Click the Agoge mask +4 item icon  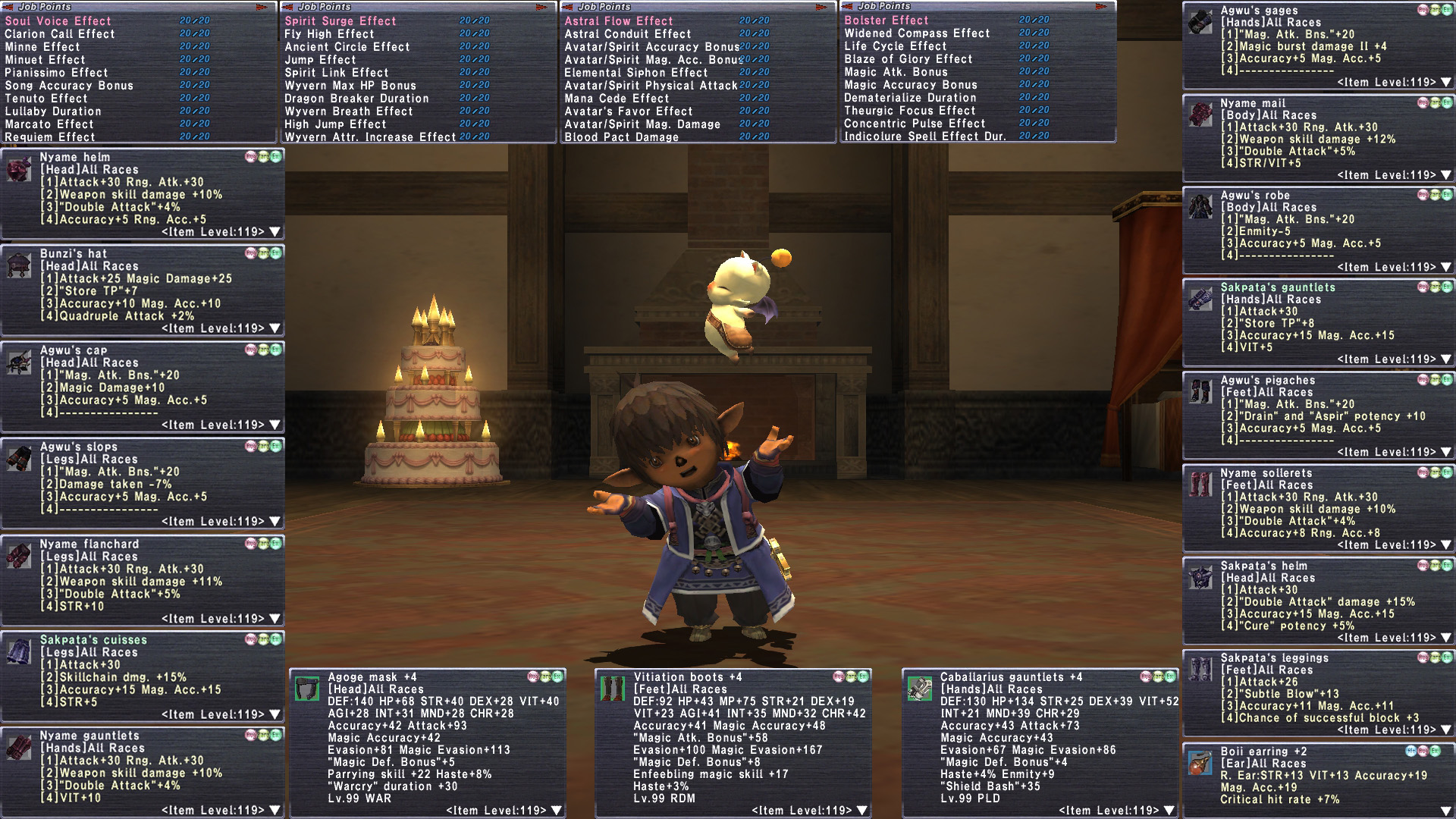[x=307, y=689]
